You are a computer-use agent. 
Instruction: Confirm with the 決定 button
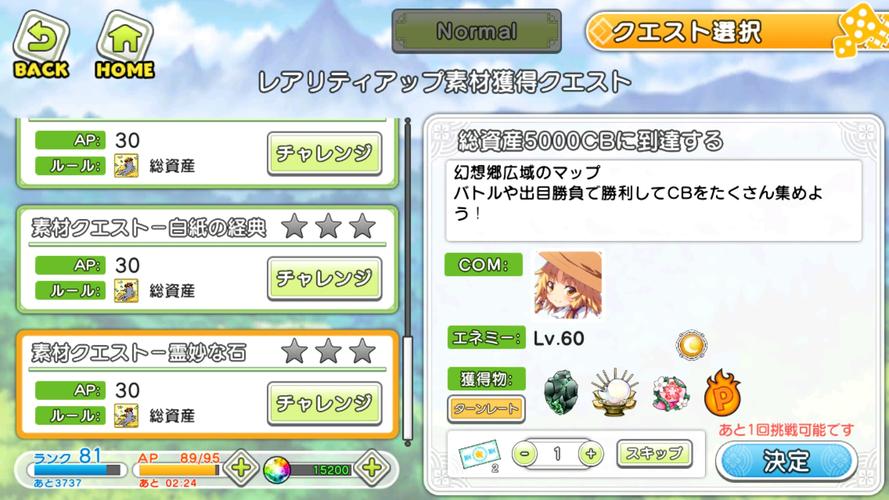tap(786, 461)
